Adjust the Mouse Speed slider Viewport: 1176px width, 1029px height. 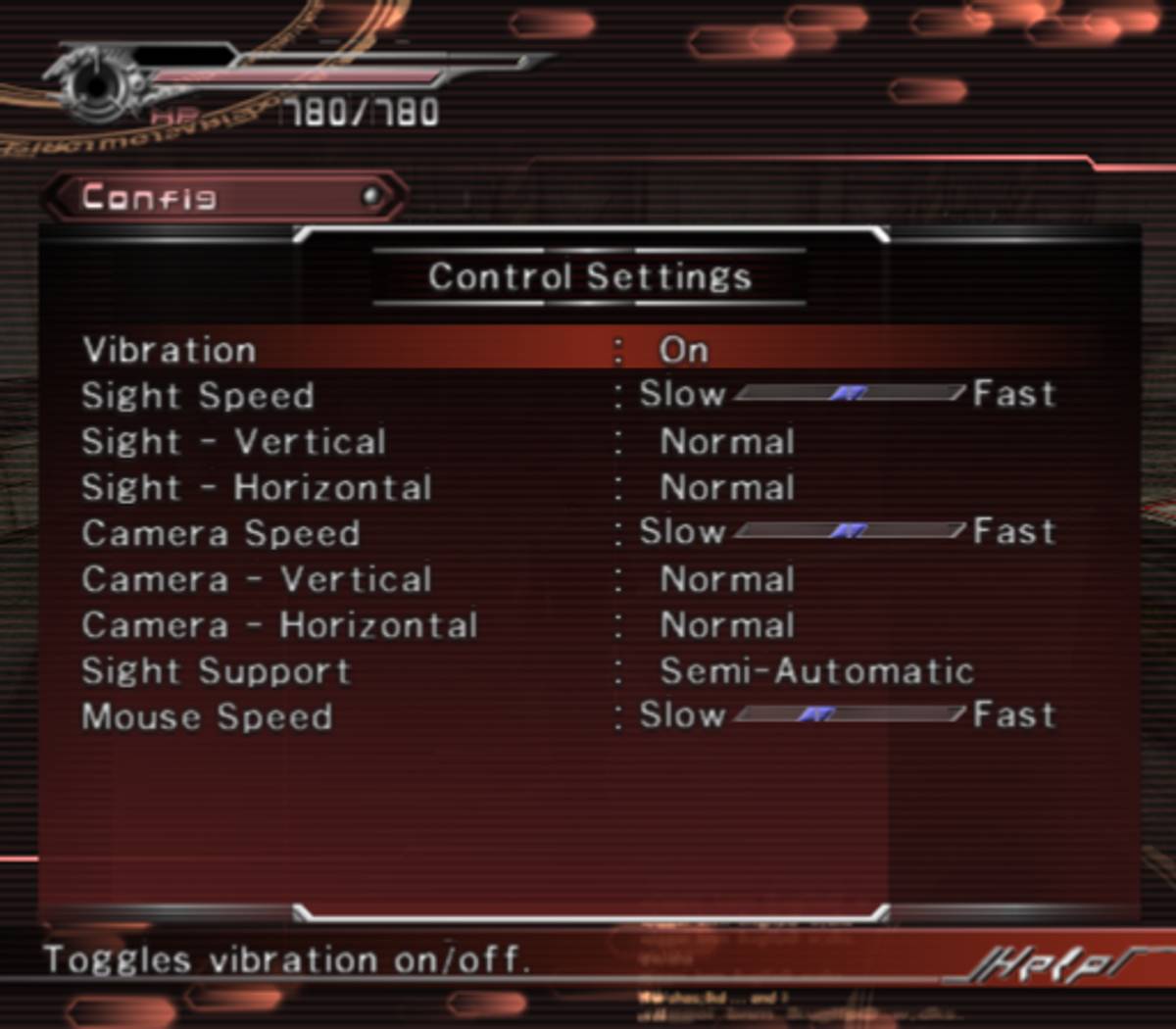click(849, 715)
